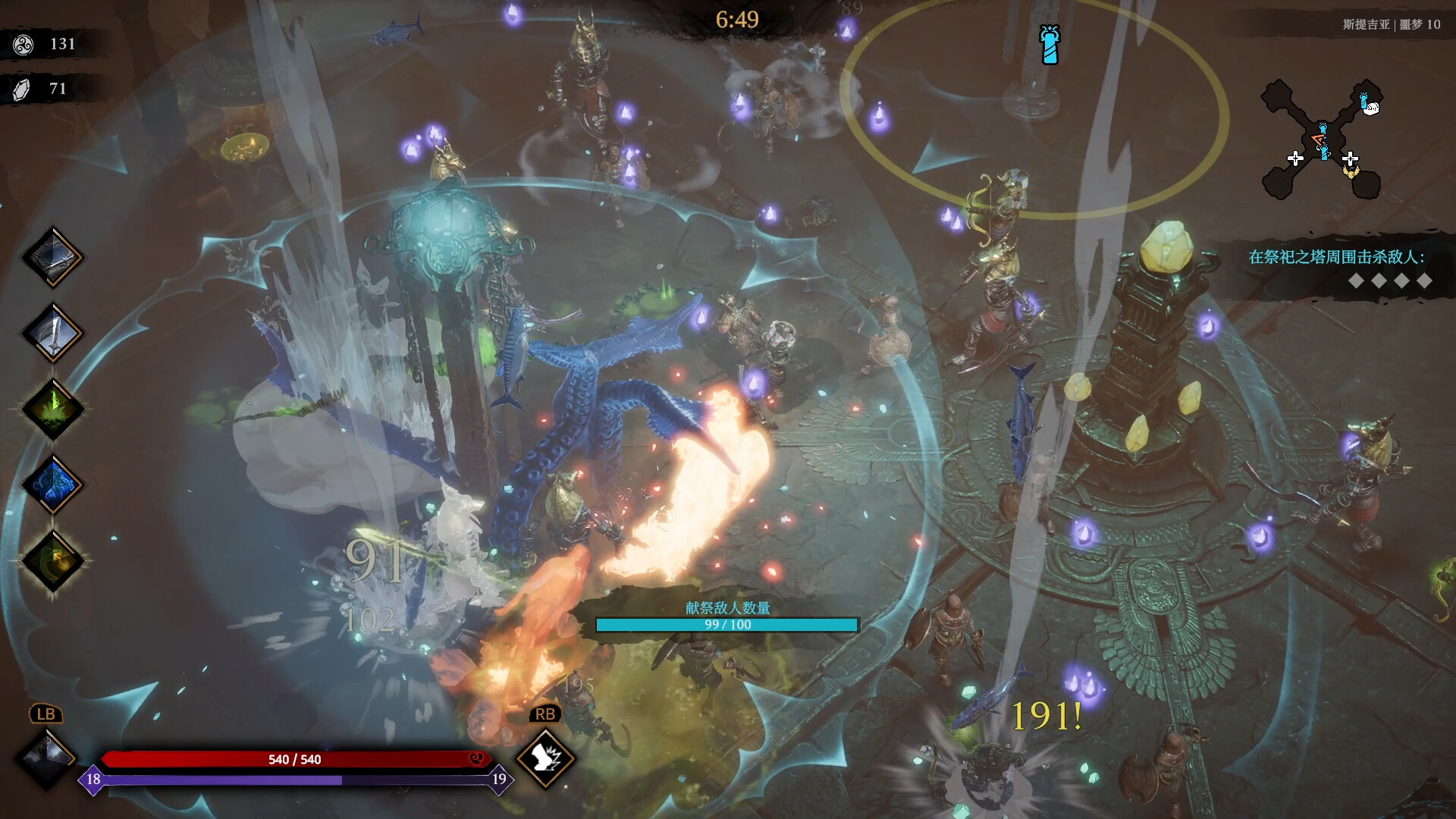Open the cross-shaped minimap
1456x819 pixels.
(1321, 140)
